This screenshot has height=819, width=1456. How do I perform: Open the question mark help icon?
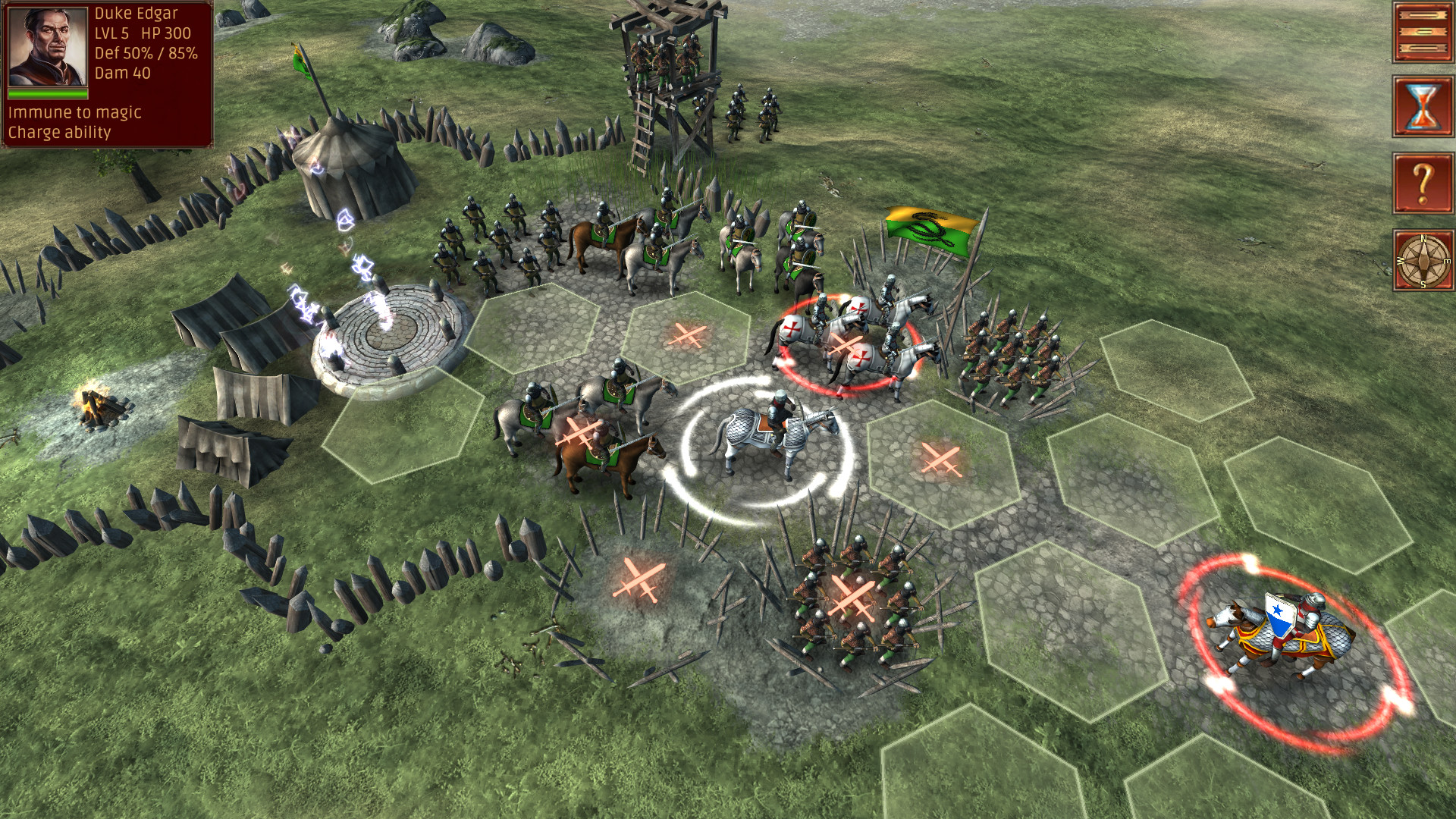(x=1425, y=184)
